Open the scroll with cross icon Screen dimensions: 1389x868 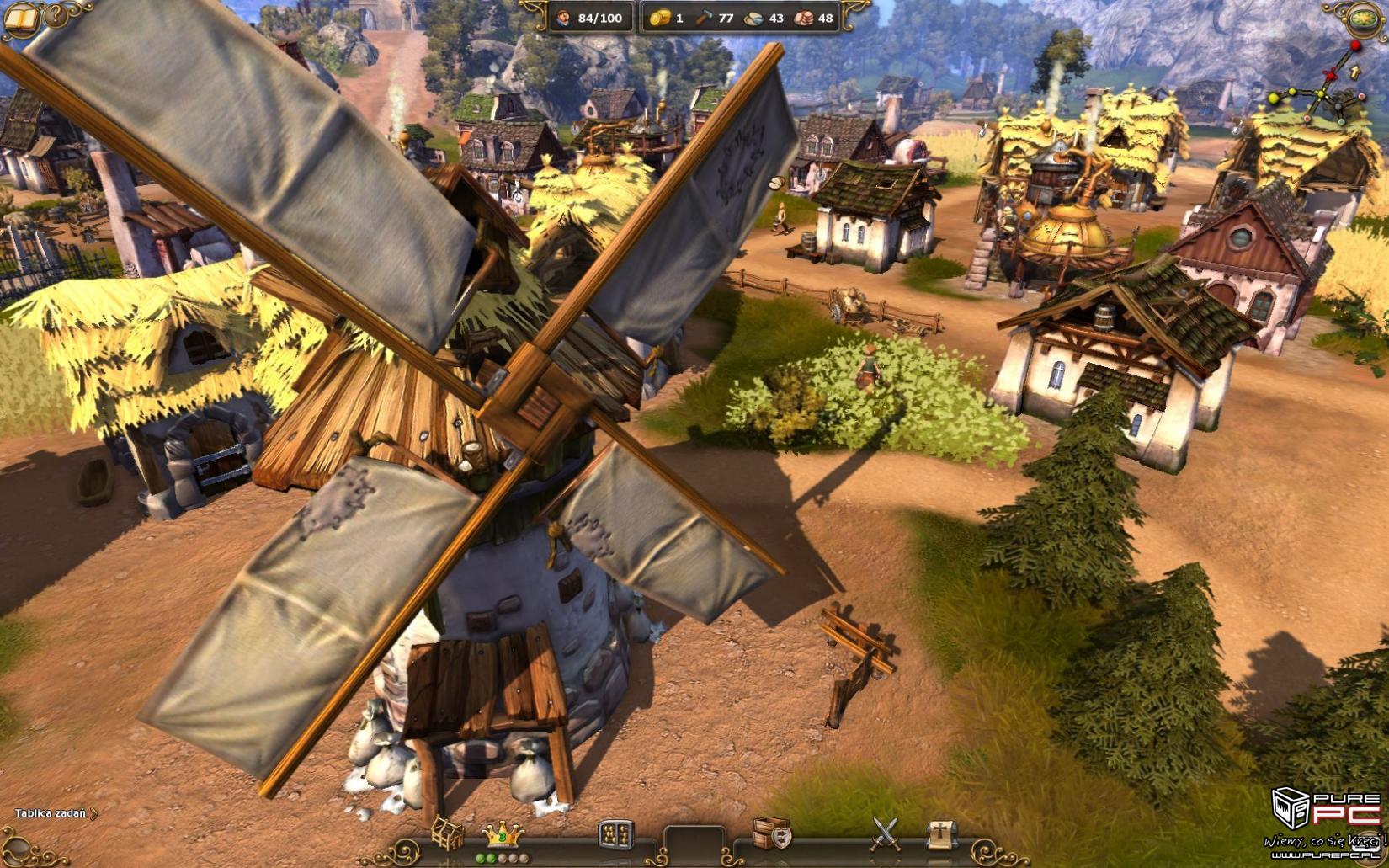pyautogui.click(x=941, y=833)
